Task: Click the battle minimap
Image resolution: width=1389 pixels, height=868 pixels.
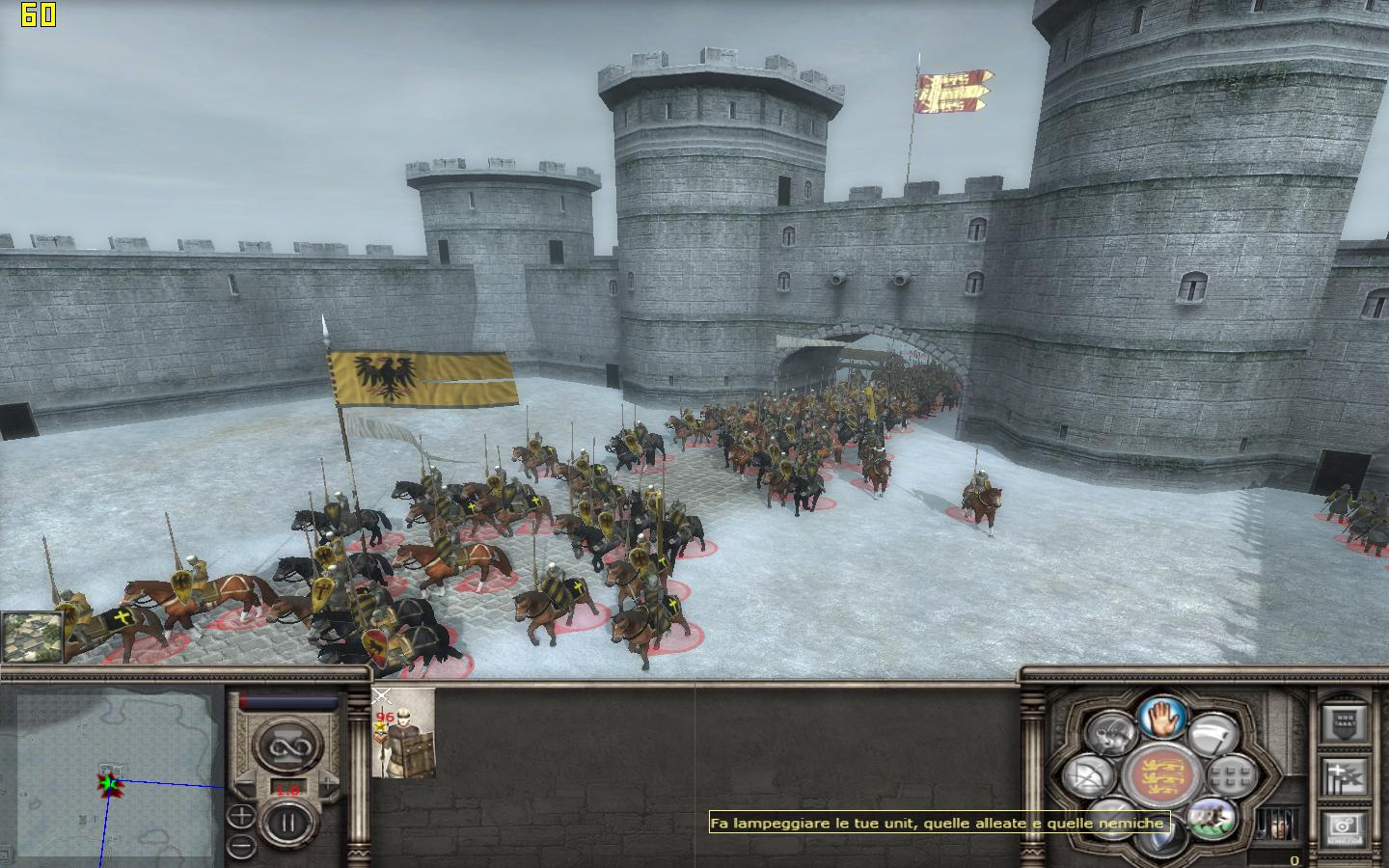Action: [114, 772]
